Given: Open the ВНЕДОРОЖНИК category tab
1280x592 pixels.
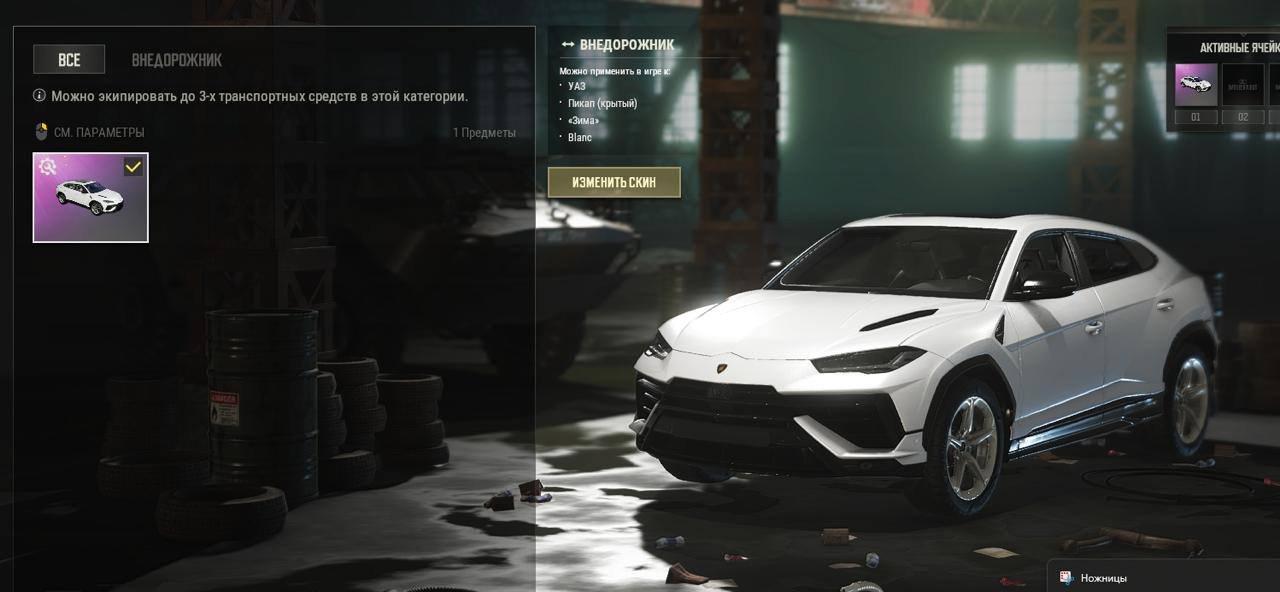Looking at the screenshot, I should 177,60.
